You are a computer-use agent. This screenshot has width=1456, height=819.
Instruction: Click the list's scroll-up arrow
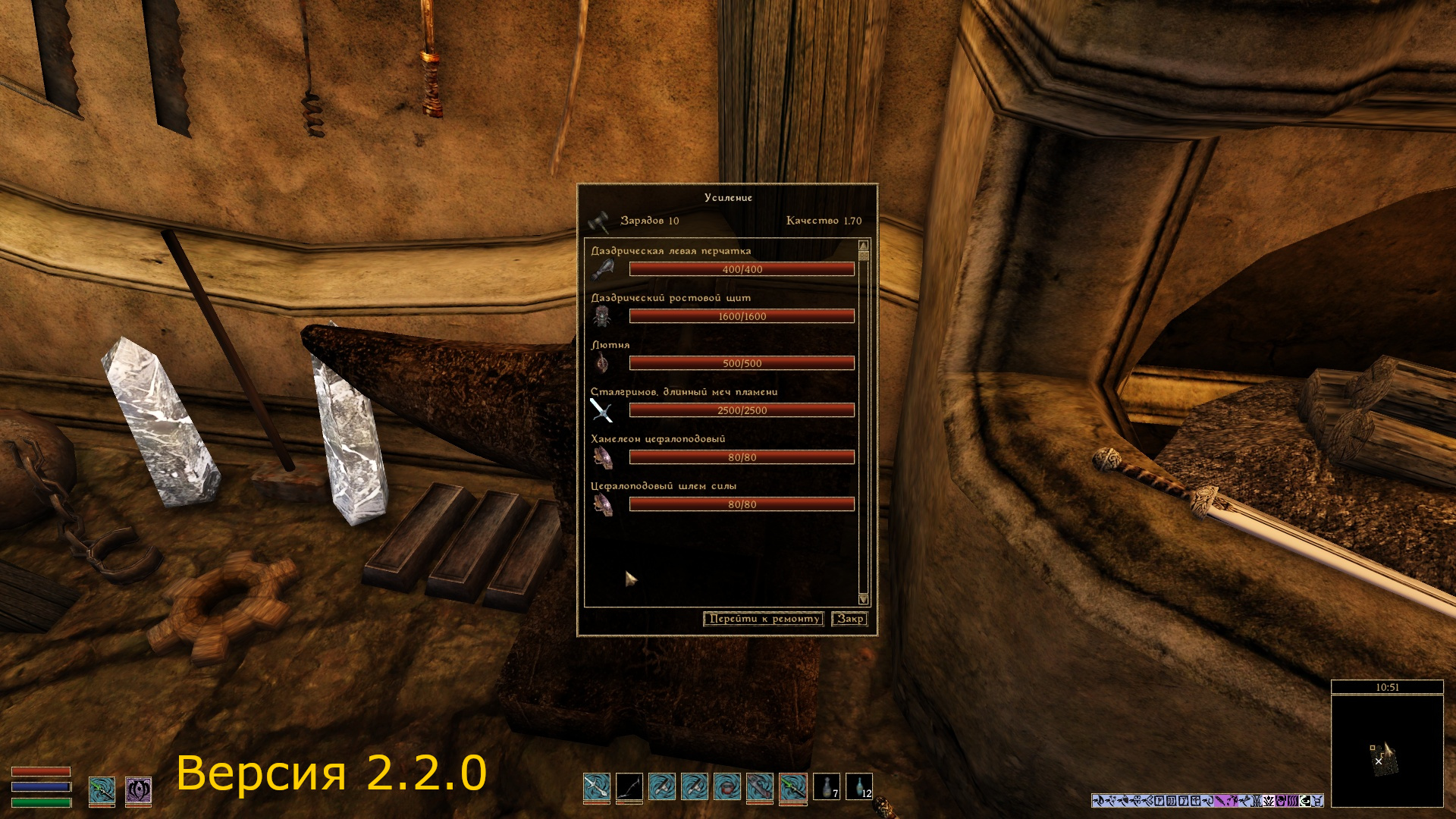click(863, 246)
